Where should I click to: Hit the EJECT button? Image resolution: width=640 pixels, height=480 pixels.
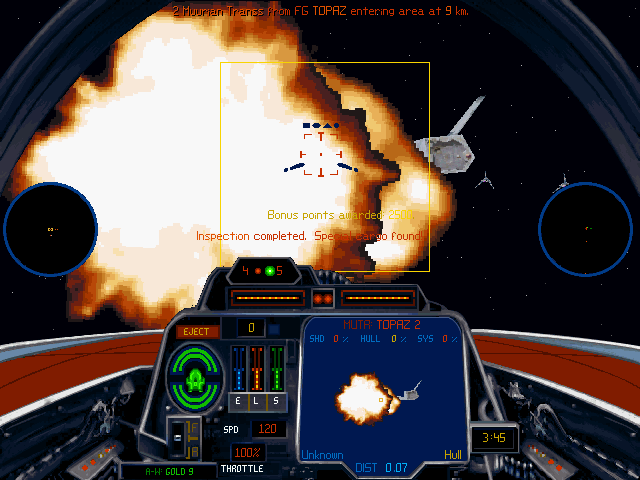point(198,332)
